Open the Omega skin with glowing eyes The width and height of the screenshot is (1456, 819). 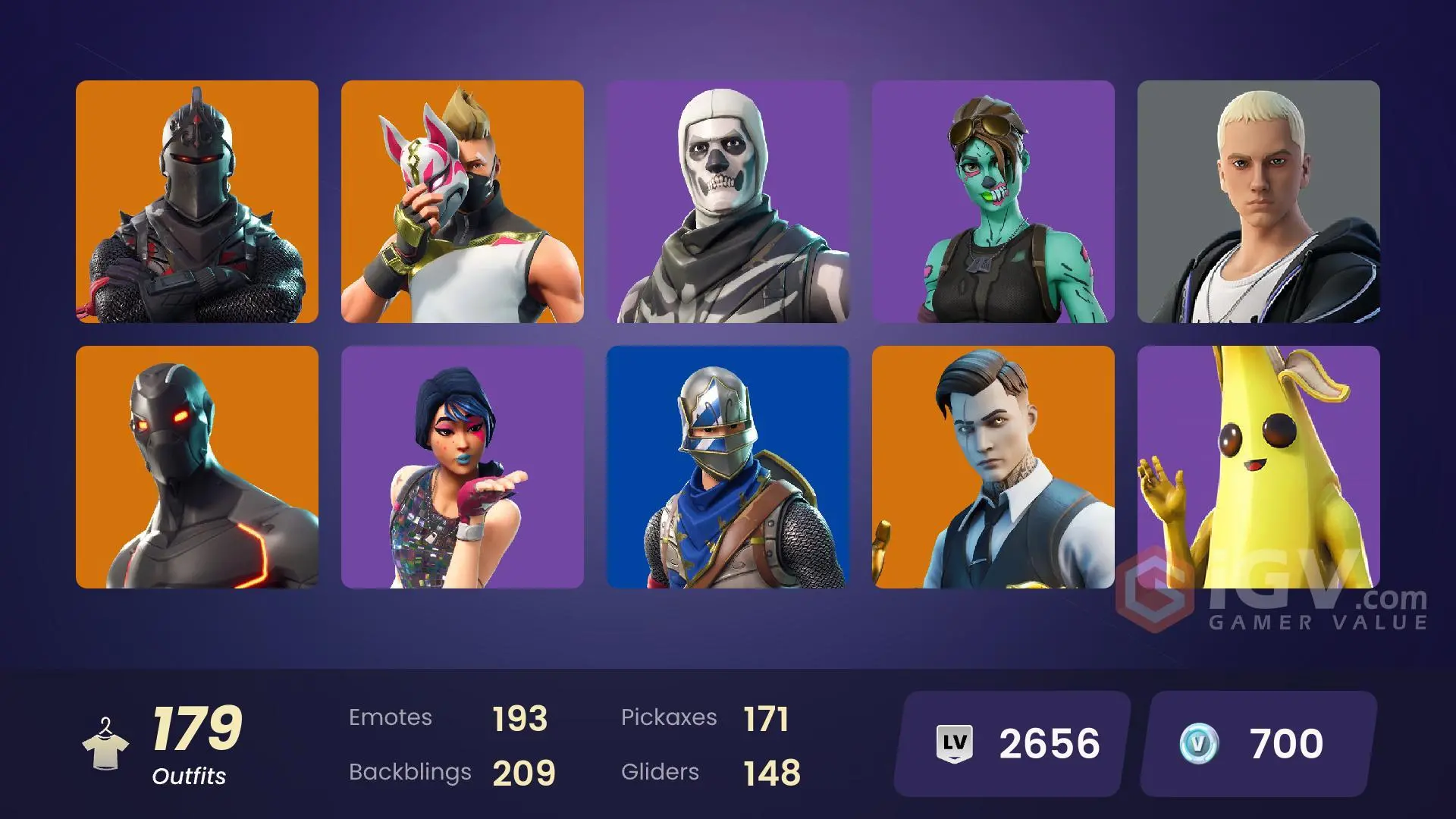point(196,466)
